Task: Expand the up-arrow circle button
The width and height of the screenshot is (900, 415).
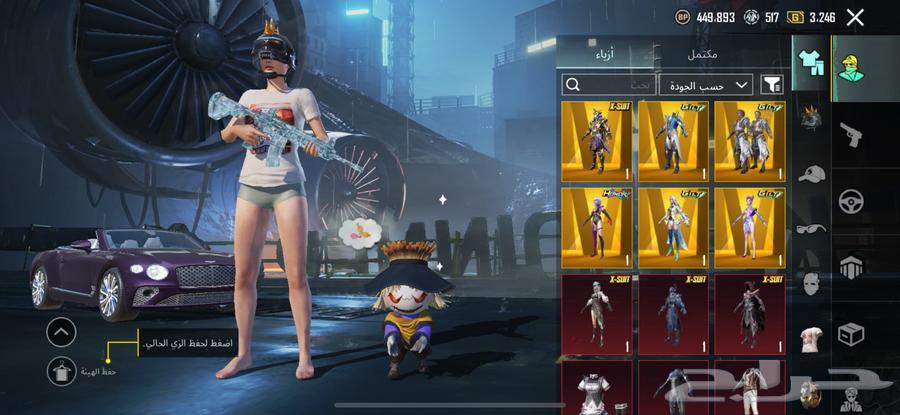Action: point(61,331)
